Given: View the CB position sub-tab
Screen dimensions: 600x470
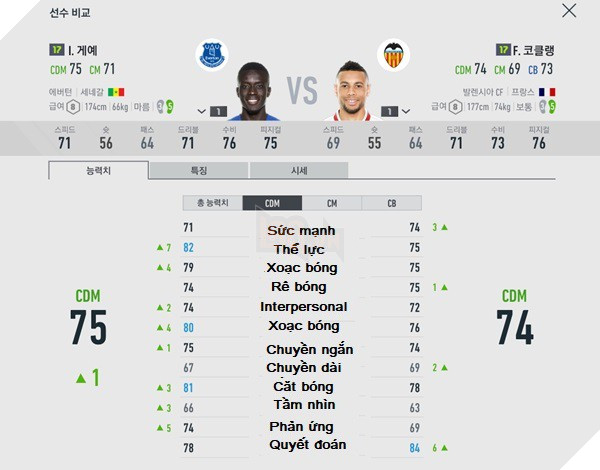Looking at the screenshot, I should (391, 203).
